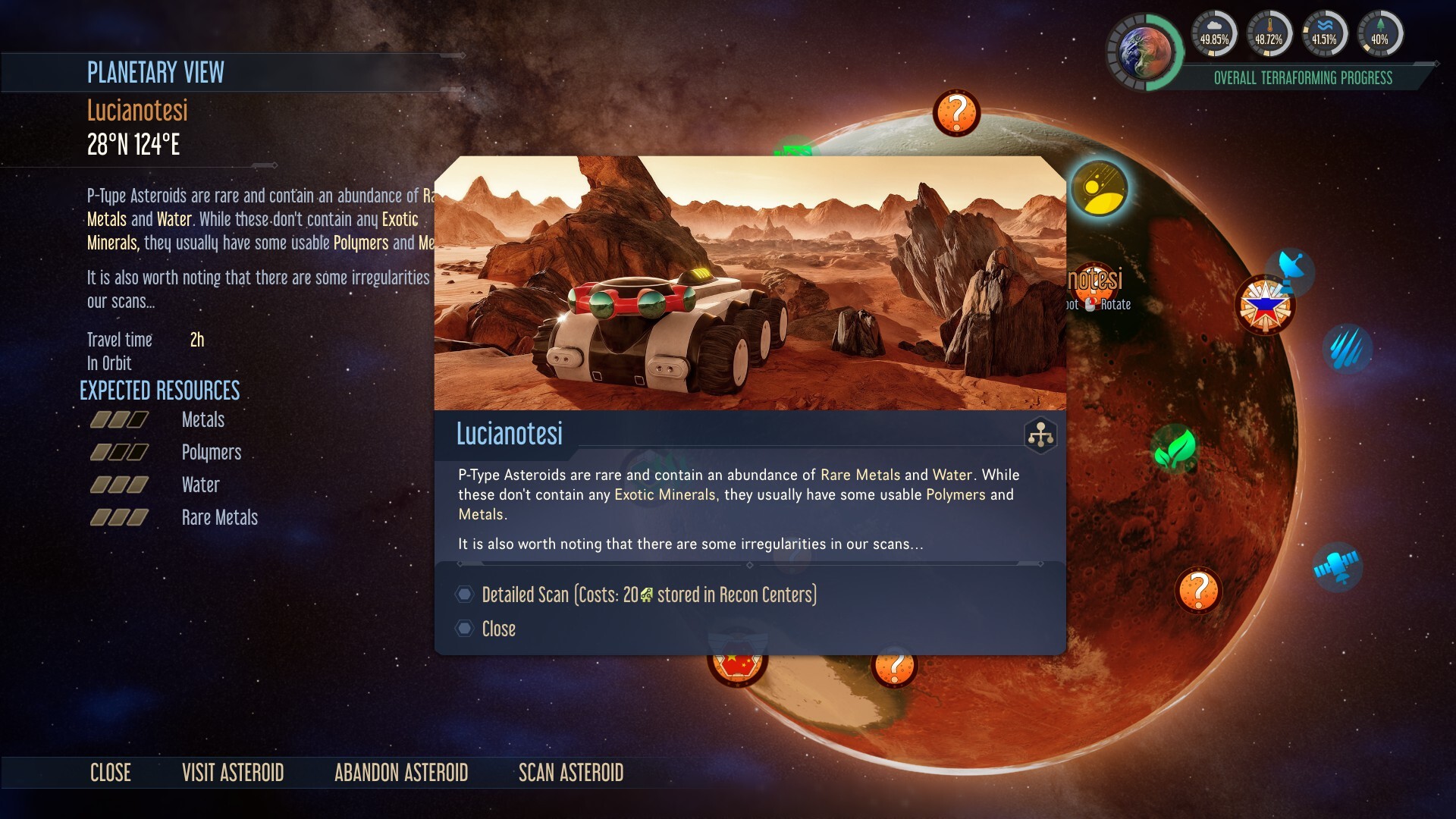Open the overall terraforming progress globe
The image size is (1456, 819).
pyautogui.click(x=1144, y=52)
